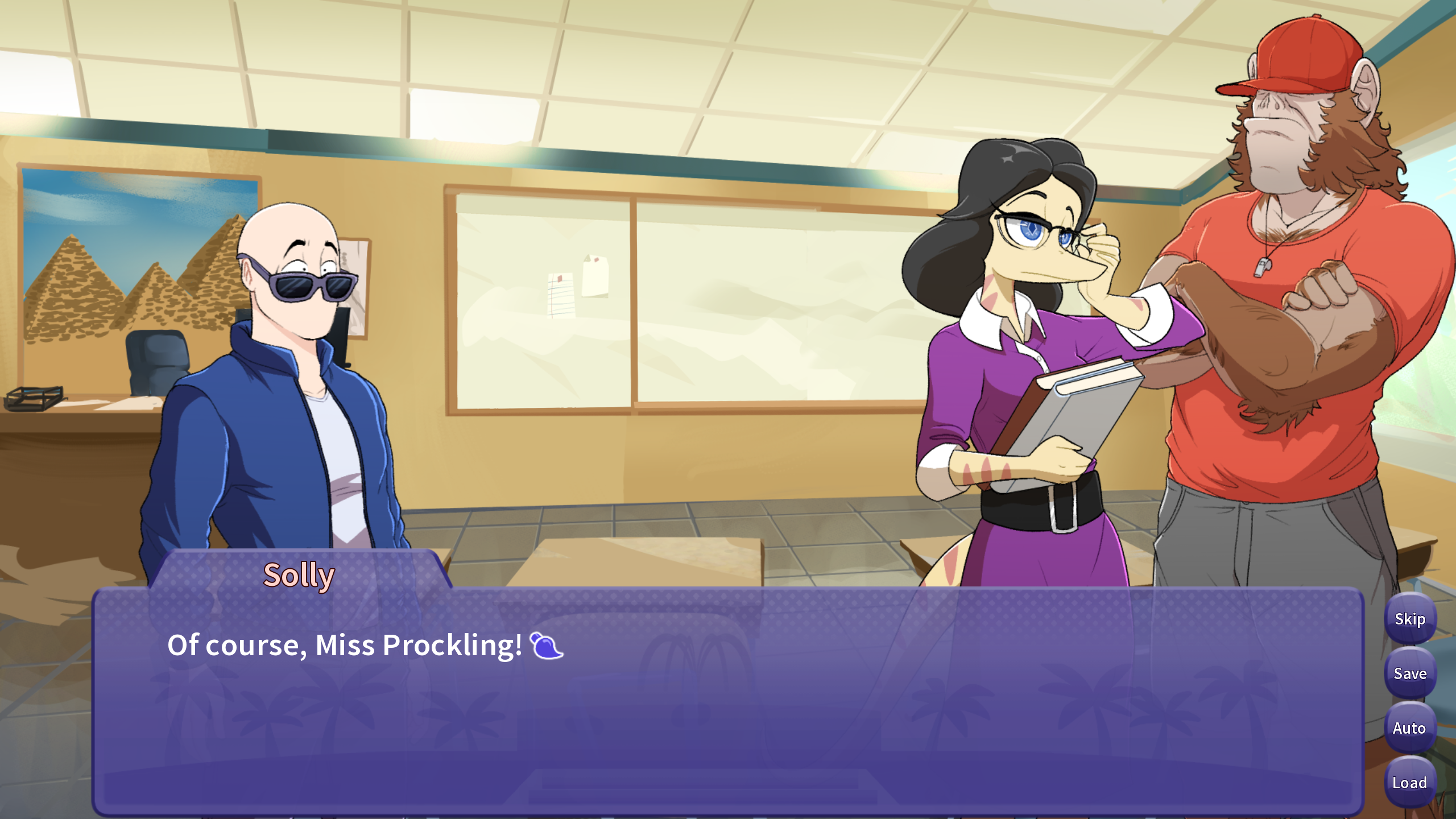Open the Save menu
The height and width of the screenshot is (819, 1456).
(x=1409, y=673)
